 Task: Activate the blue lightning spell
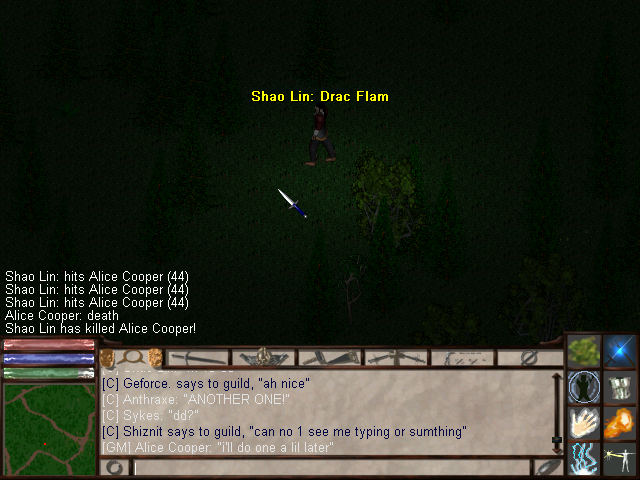click(x=583, y=459)
